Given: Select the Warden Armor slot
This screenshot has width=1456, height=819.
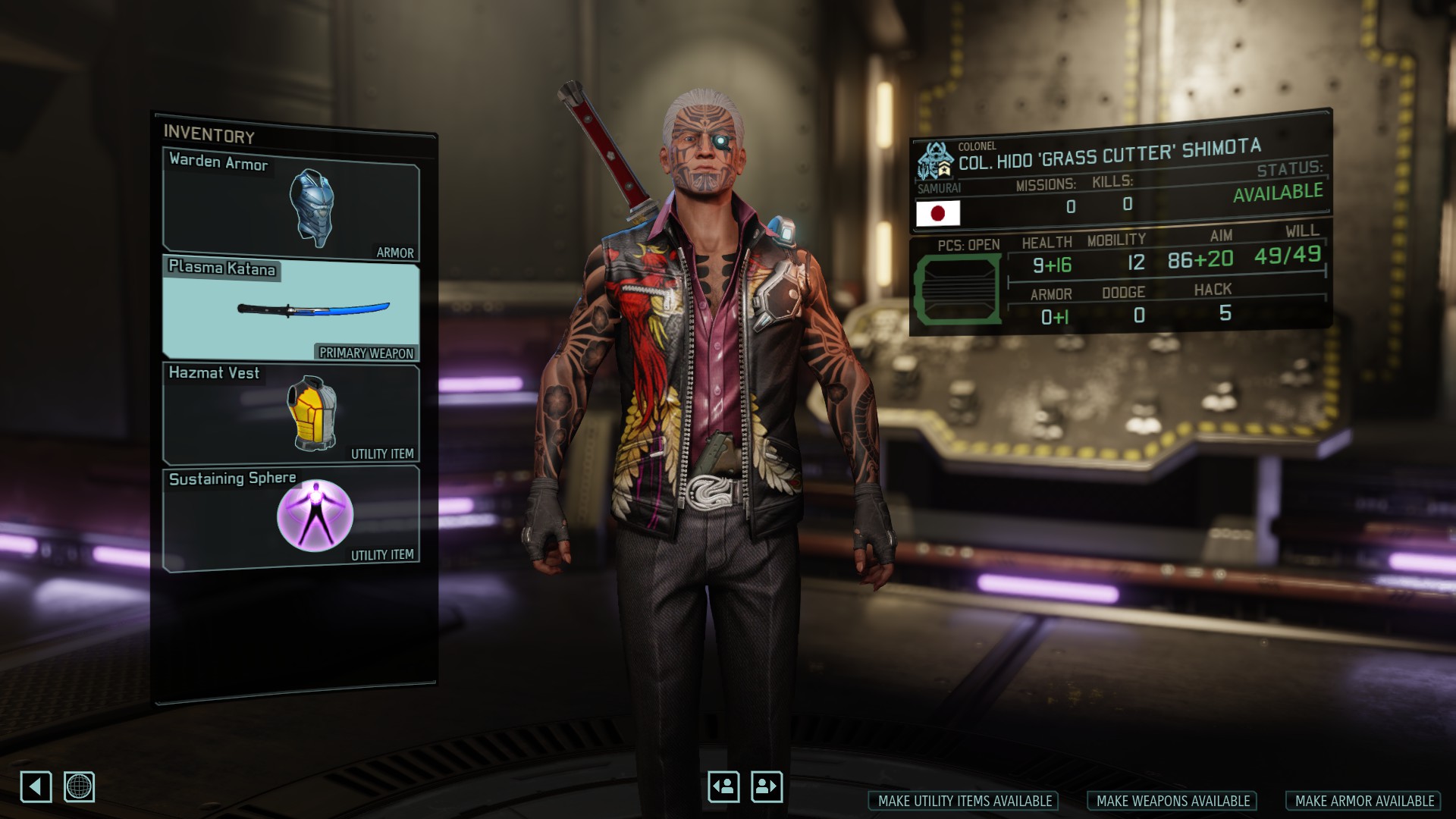Looking at the screenshot, I should pyautogui.click(x=291, y=205).
